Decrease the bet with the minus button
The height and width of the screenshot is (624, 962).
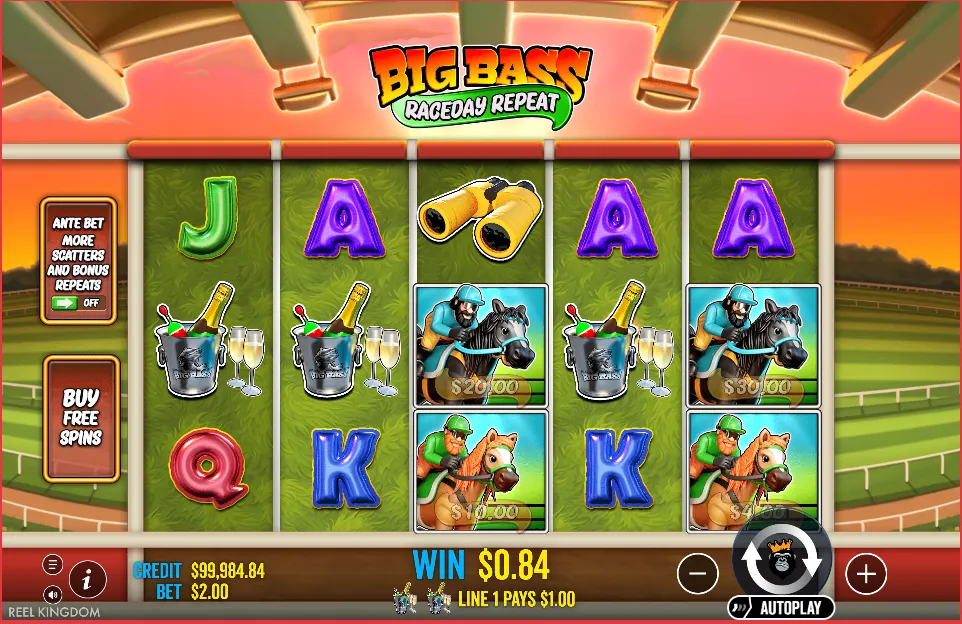[698, 574]
